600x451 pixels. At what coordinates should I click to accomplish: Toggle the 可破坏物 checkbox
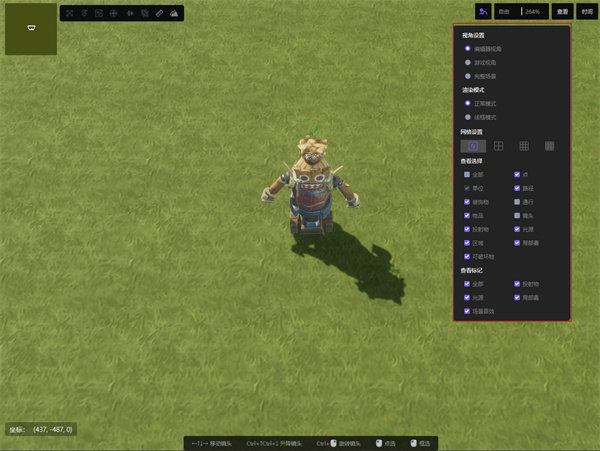coord(467,256)
